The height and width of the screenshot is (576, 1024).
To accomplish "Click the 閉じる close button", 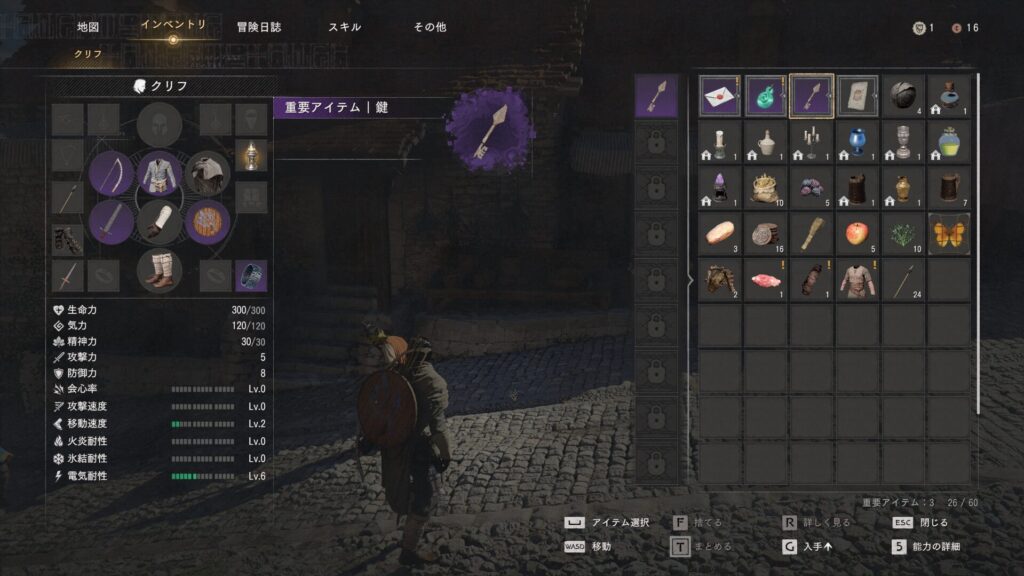I will point(920,522).
